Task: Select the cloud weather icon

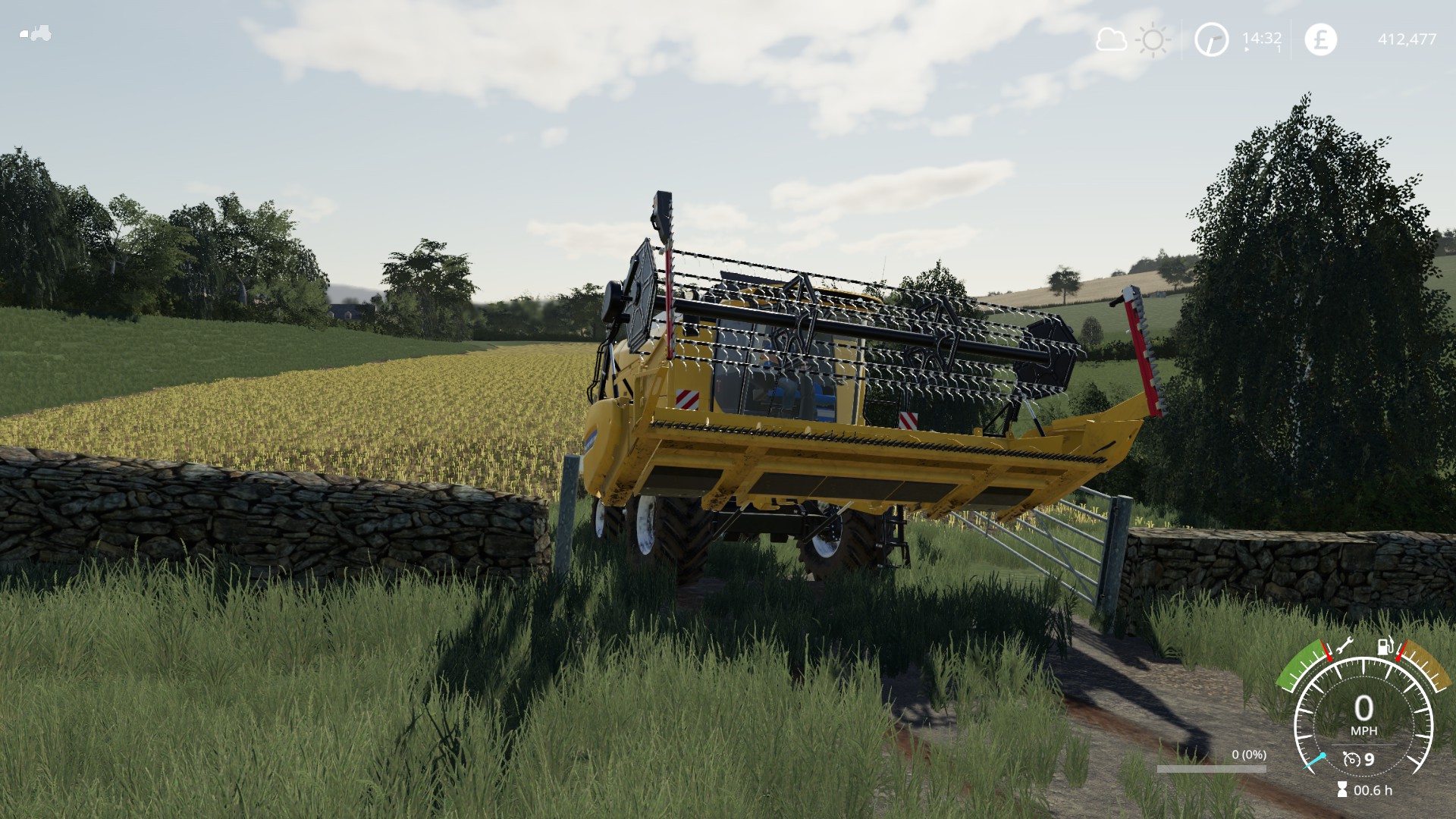Action: (x=1111, y=39)
